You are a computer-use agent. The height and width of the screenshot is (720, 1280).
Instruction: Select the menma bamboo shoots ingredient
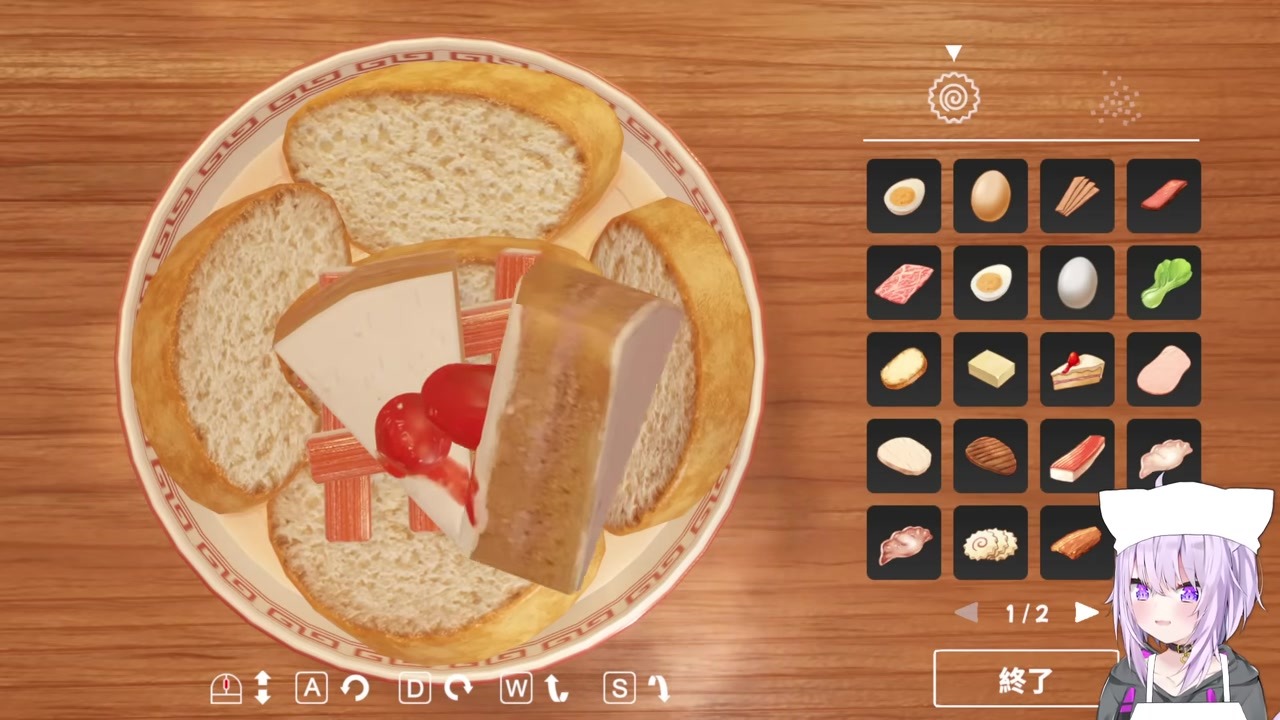[x=1076, y=195]
